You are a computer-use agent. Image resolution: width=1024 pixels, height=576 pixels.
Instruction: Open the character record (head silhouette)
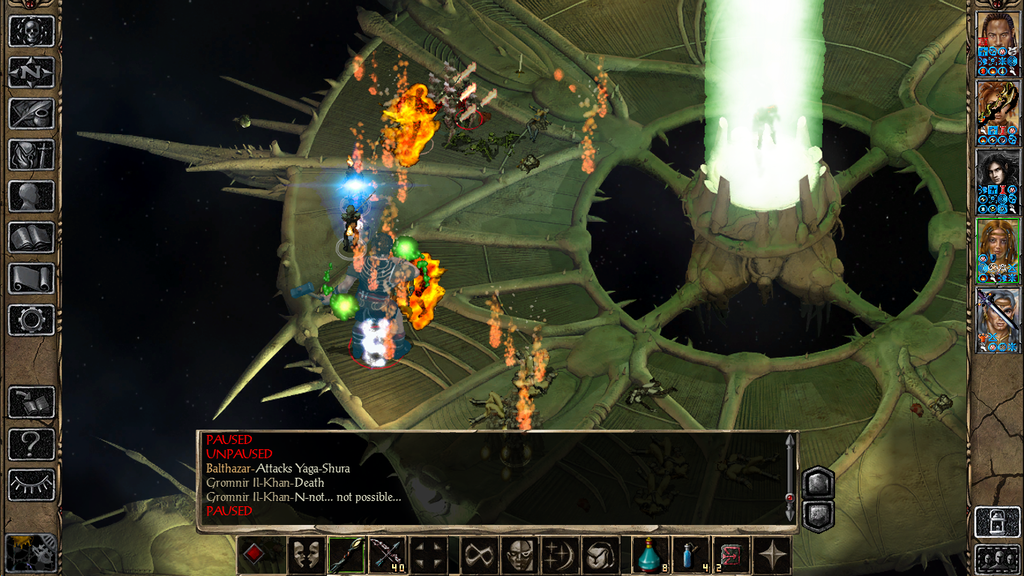coord(31,195)
